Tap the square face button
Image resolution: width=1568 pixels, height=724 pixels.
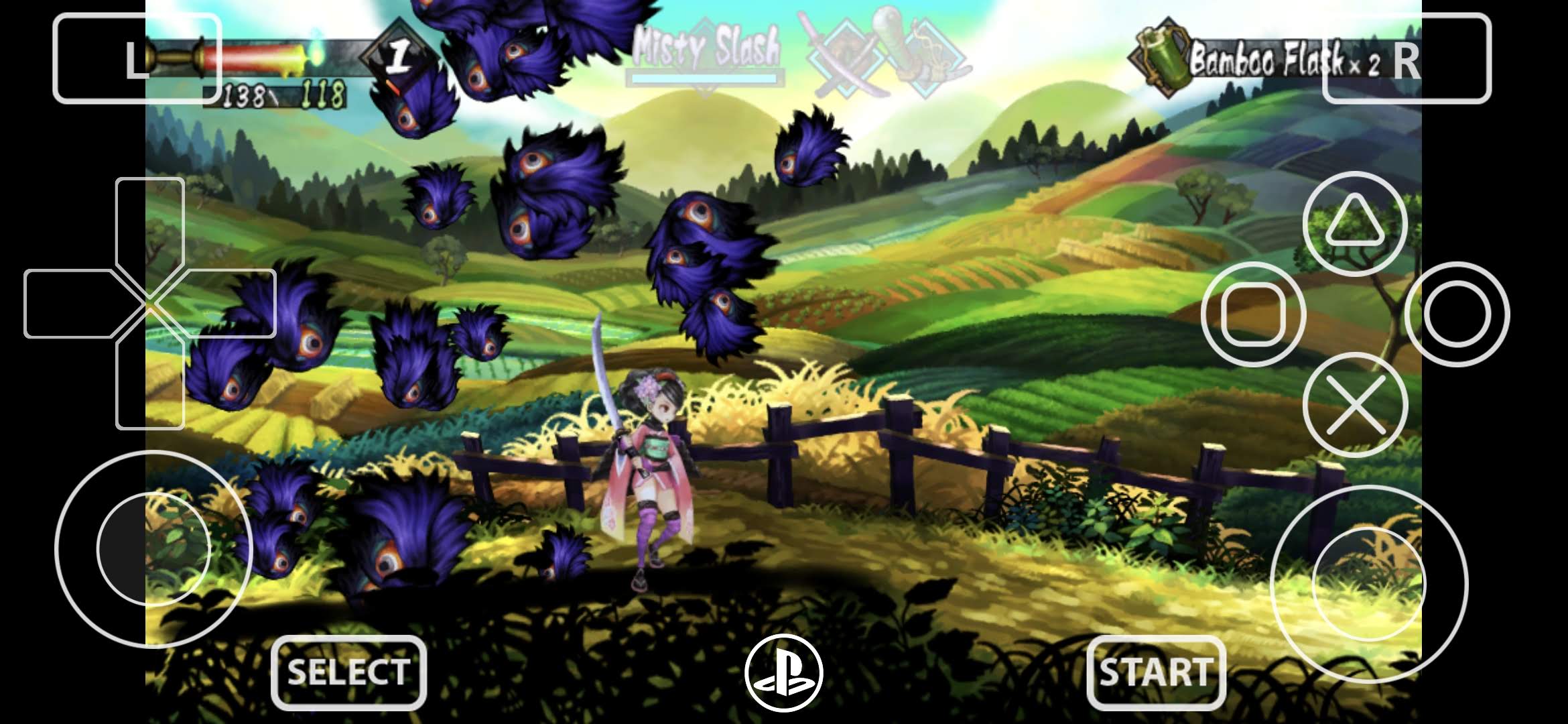click(x=1253, y=314)
